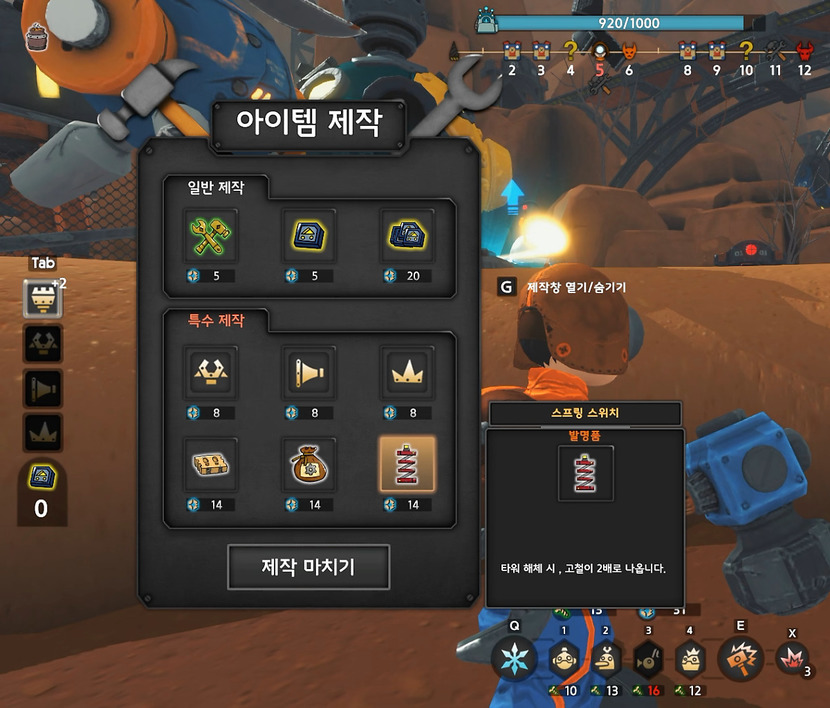Activate the red explosion skill icon
Image resolution: width=830 pixels, height=708 pixels.
(792, 660)
